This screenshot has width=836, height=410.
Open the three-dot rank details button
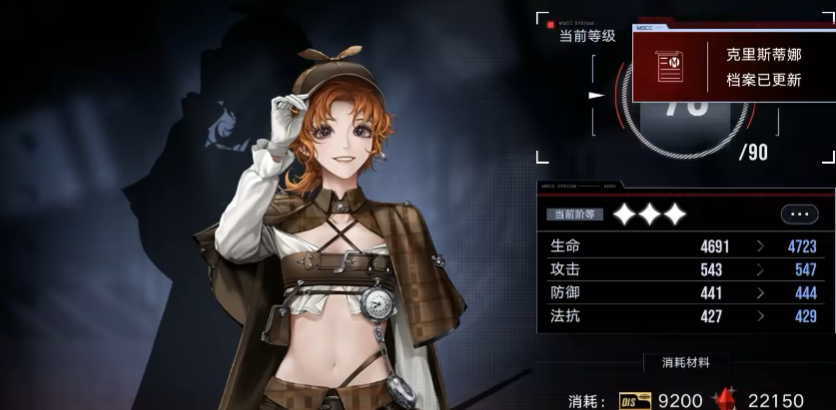tap(798, 214)
